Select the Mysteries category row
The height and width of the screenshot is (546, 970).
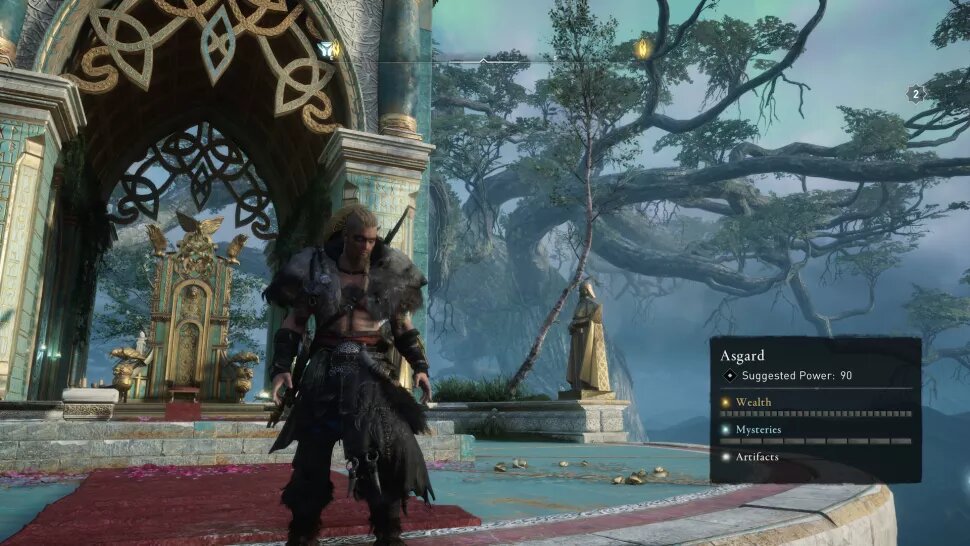click(x=758, y=430)
